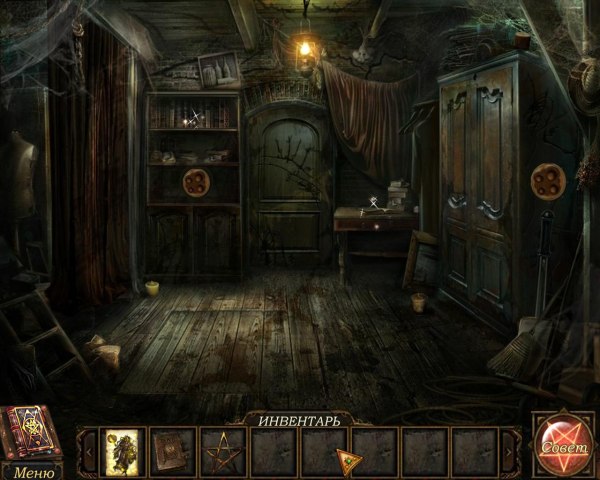Screen dimensions: 600x480
Task: Select the tarot card inventory item
Action: coord(124,450)
